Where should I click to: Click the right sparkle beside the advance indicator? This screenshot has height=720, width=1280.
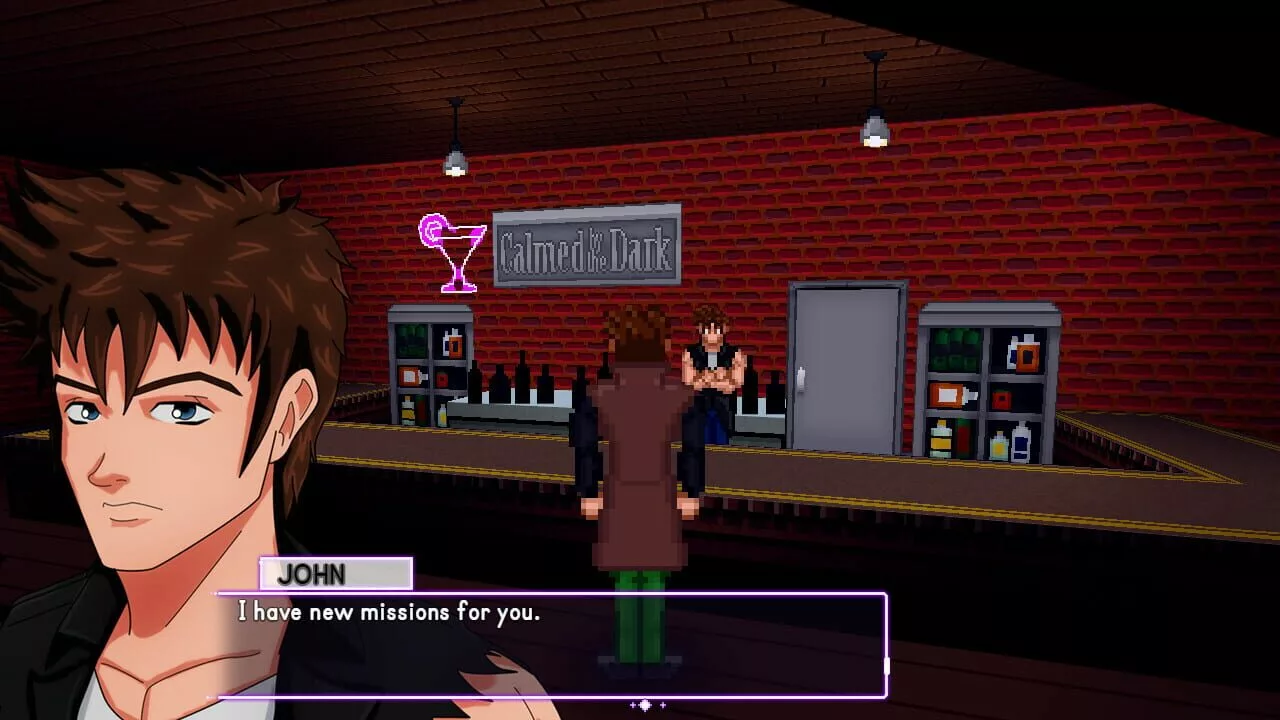pos(663,704)
